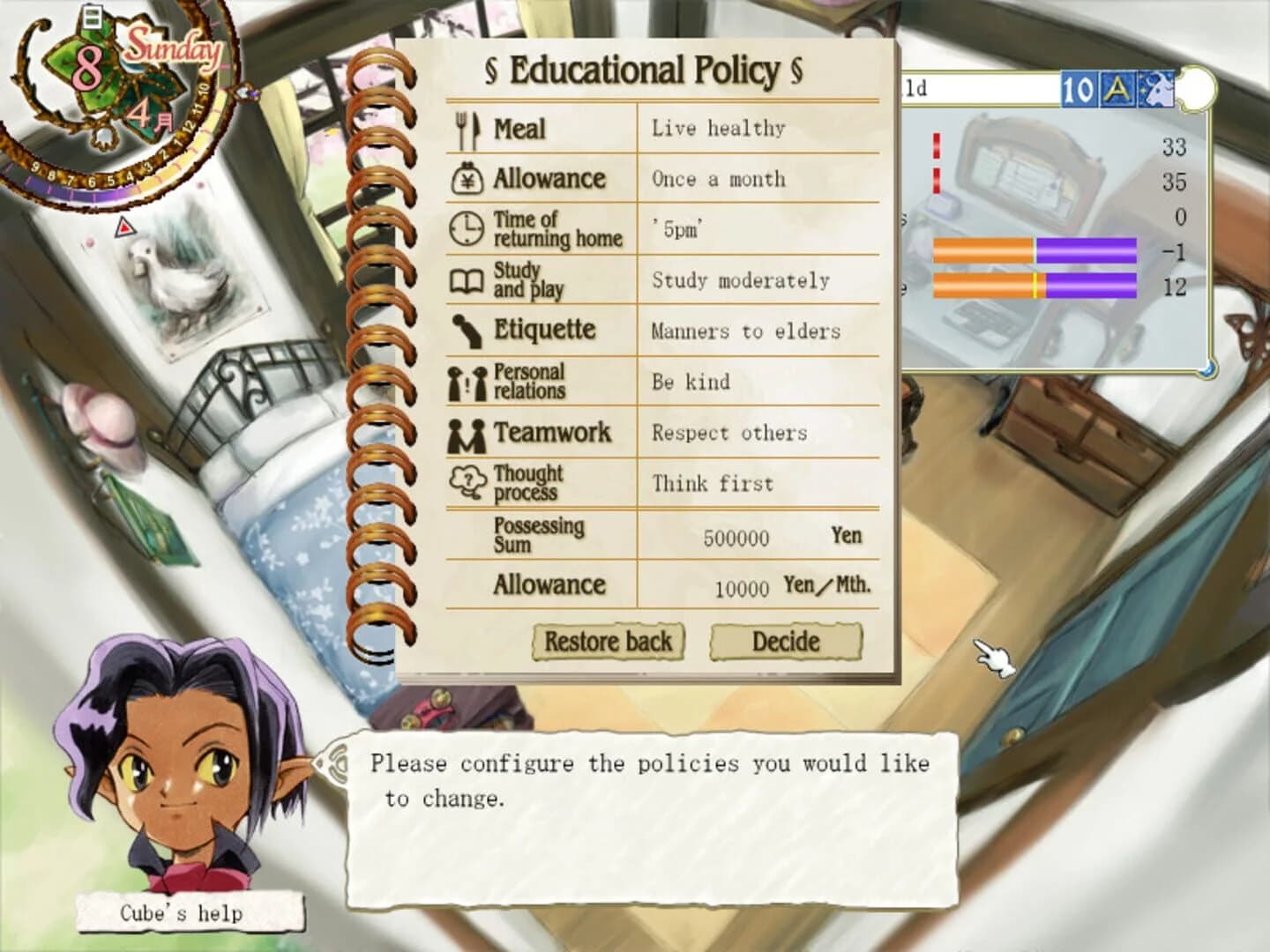Change the 'Once a month' allowance frequency
Viewport: 1270px width, 952px height.
[718, 179]
